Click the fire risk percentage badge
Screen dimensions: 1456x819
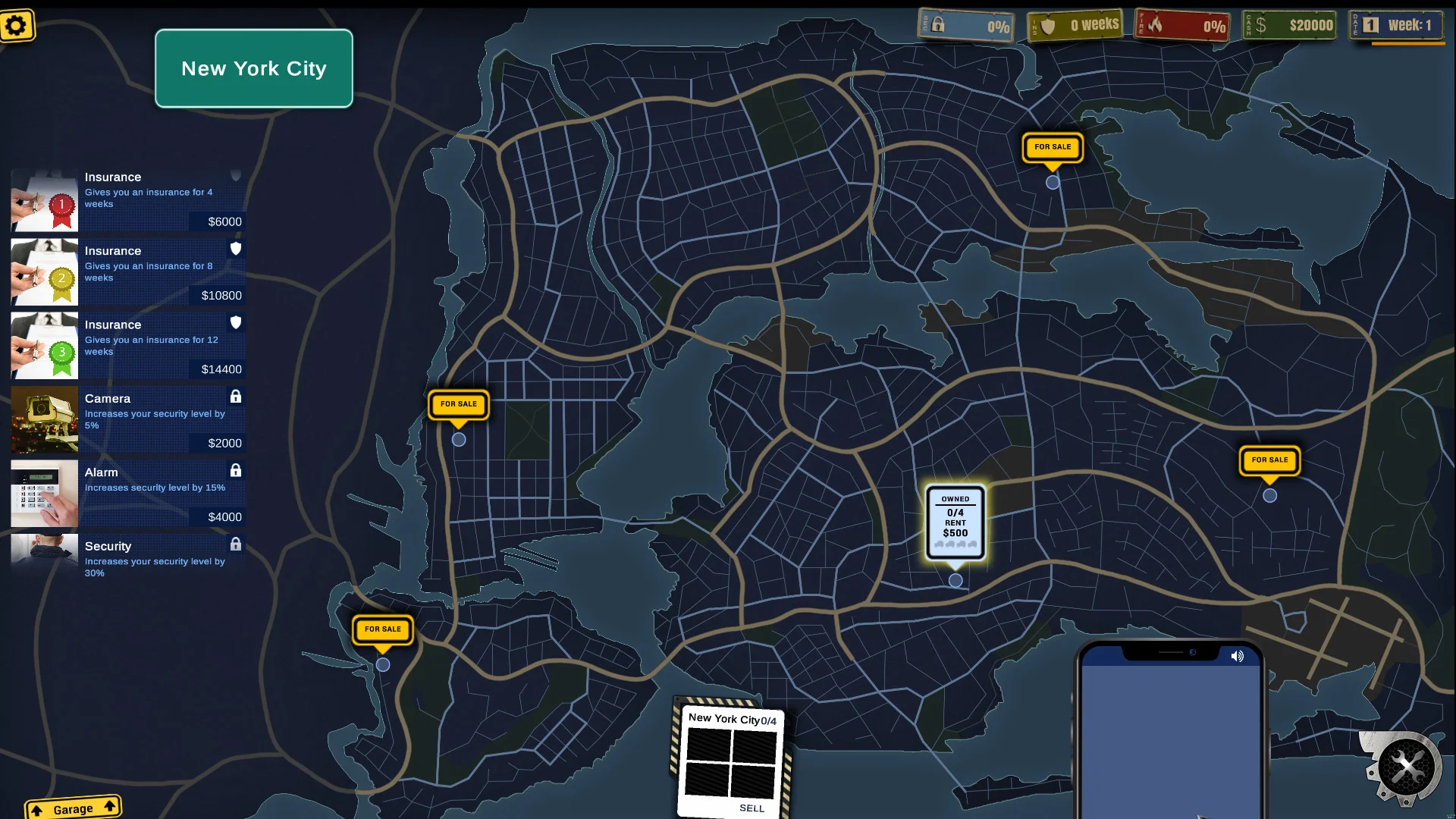(x=1181, y=25)
